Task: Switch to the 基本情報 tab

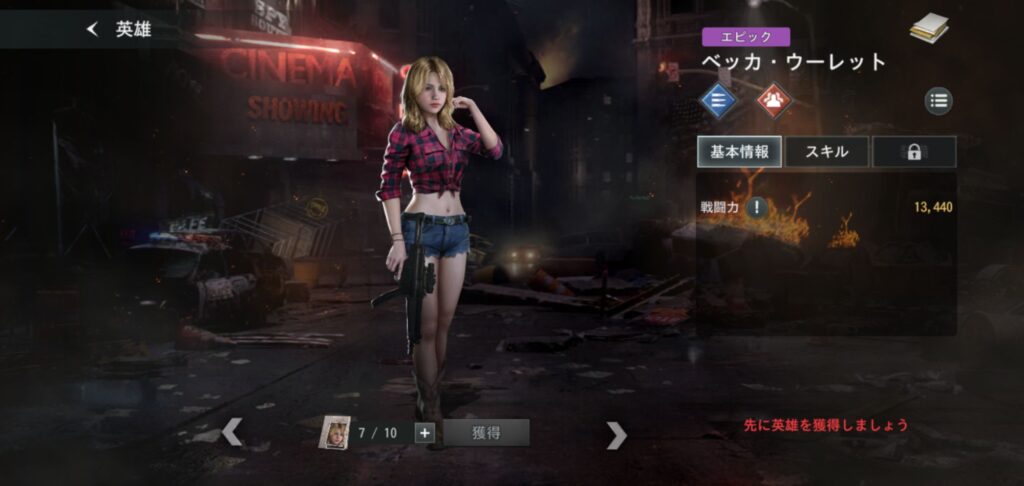Action: coord(739,152)
